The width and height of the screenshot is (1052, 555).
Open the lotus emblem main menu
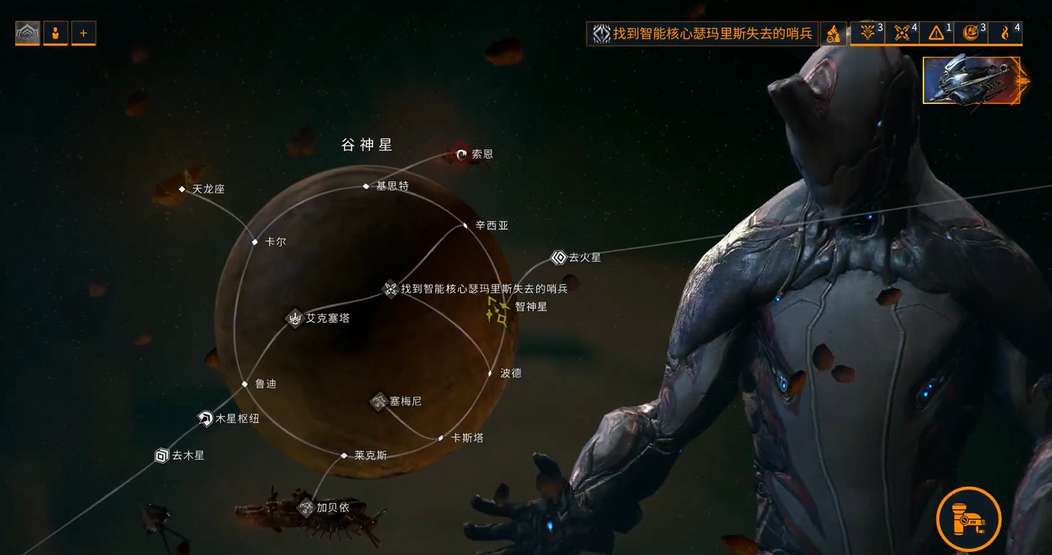coord(27,33)
